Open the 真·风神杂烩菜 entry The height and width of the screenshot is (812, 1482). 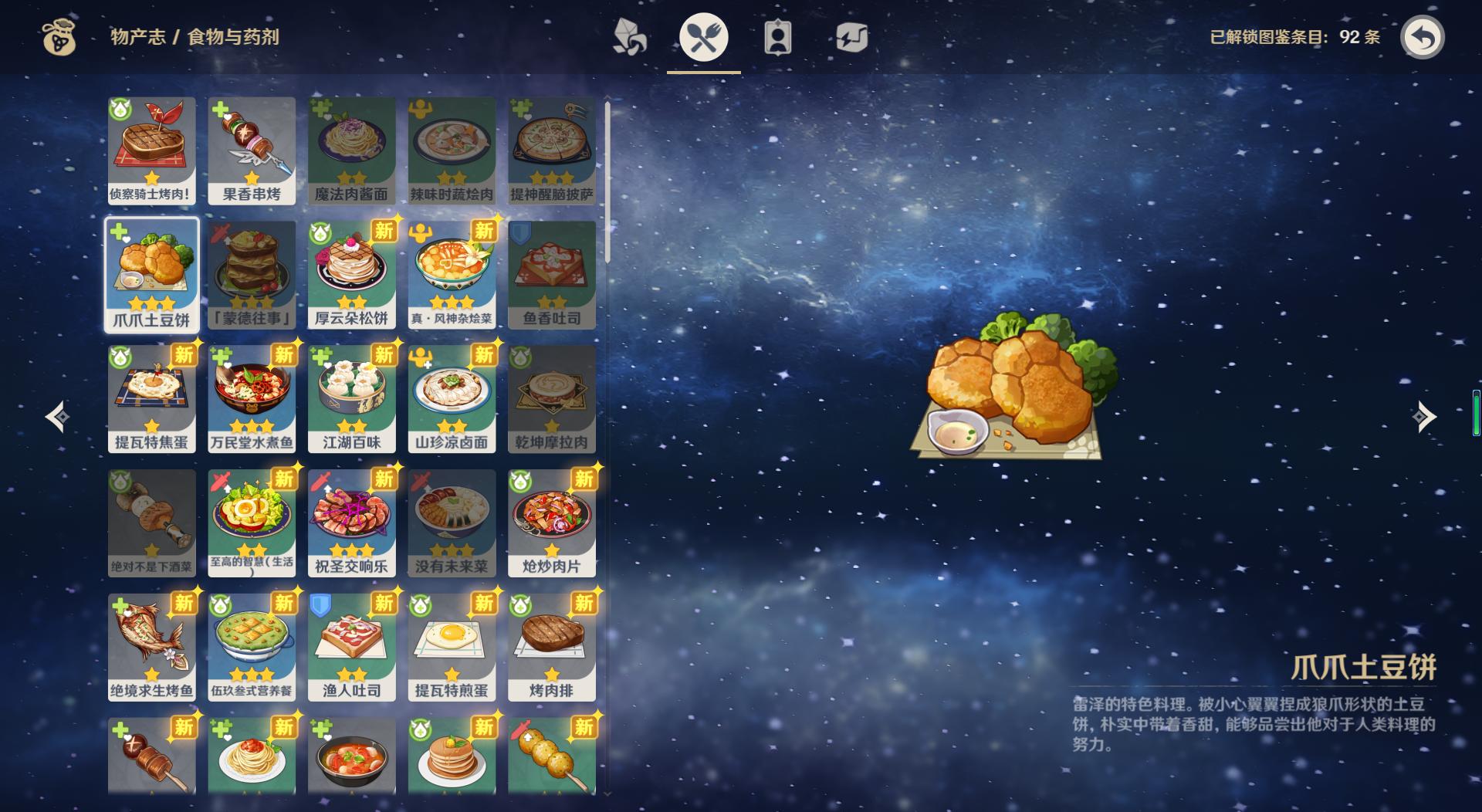click(x=452, y=275)
